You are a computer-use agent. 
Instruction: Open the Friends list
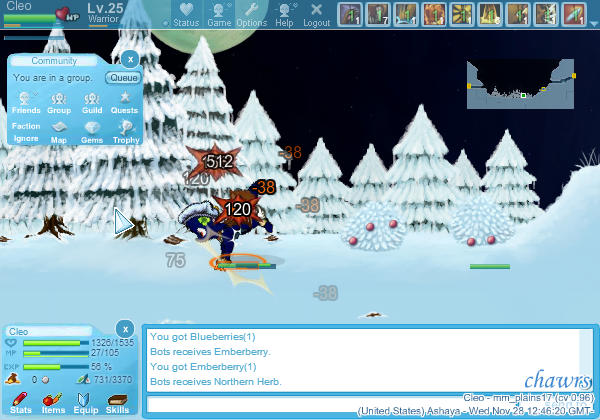point(26,102)
